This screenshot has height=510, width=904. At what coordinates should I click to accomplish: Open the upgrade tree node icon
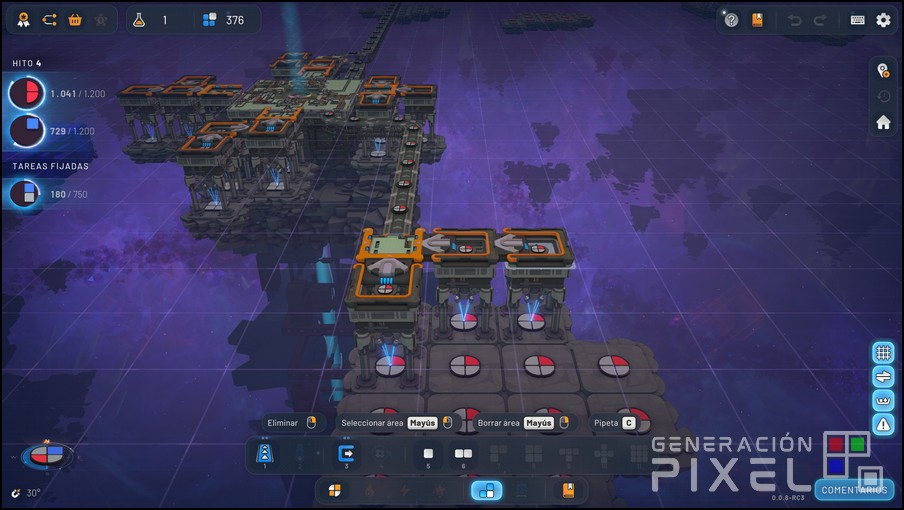tap(49, 20)
